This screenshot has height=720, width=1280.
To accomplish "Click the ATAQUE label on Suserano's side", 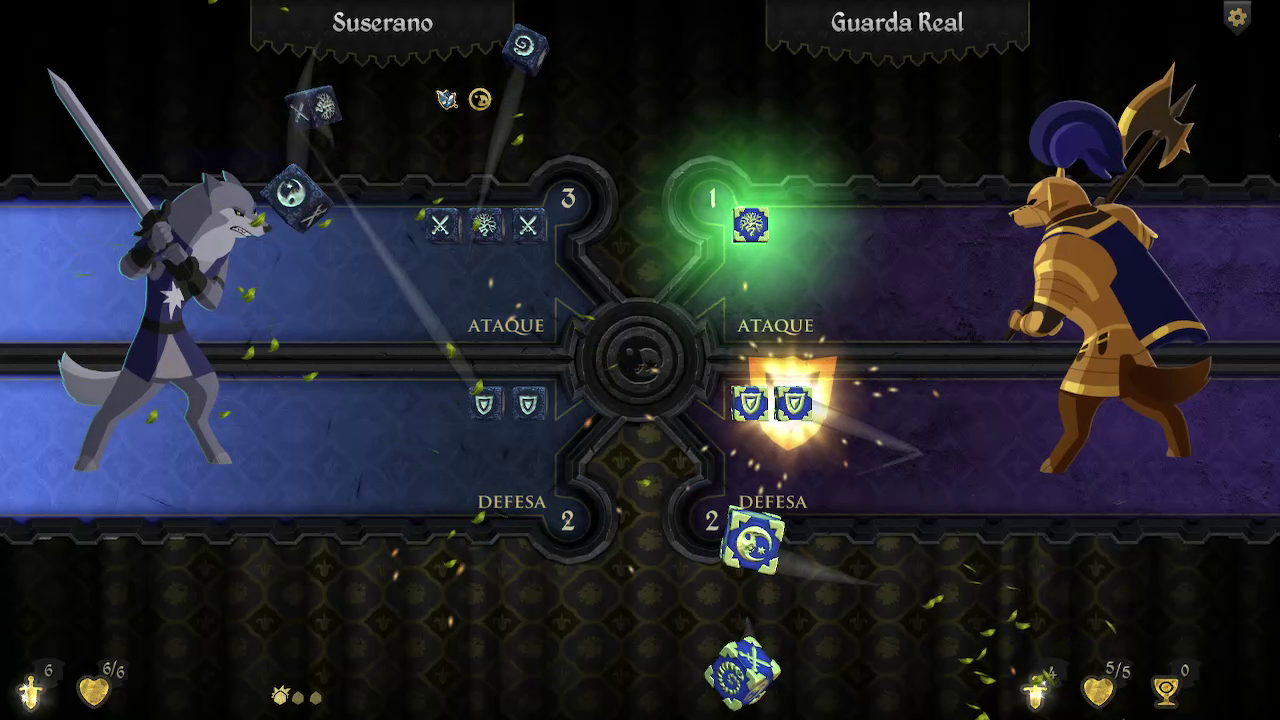I will 505,325.
